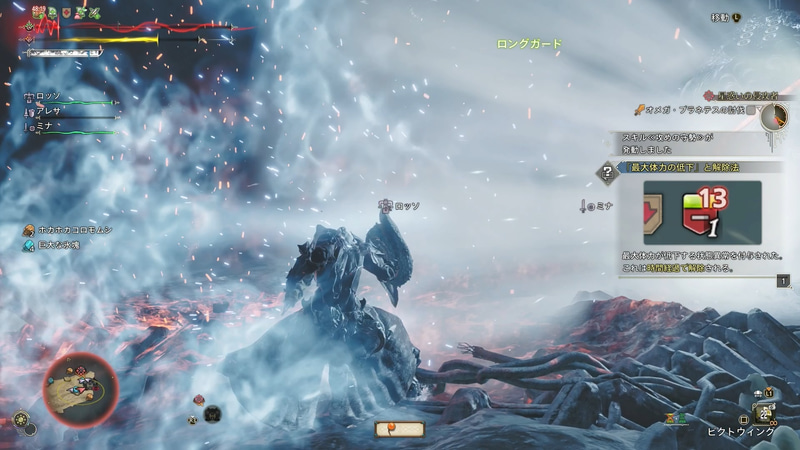
Task: Click the orange message box at bottom center
Action: pos(399,429)
